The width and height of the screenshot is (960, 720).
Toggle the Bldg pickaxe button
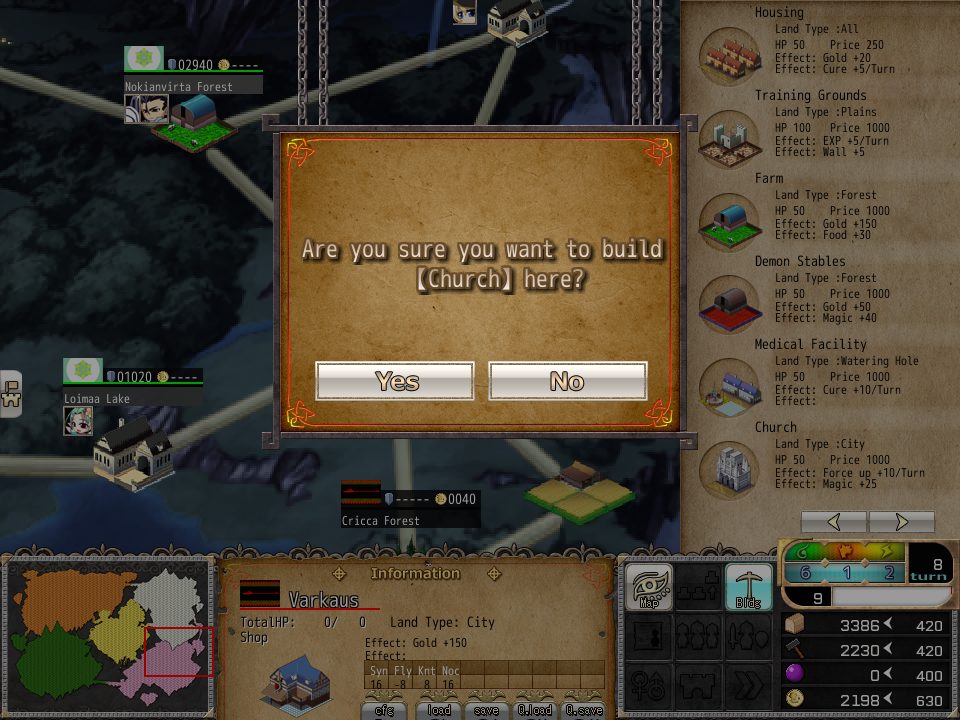pos(748,587)
